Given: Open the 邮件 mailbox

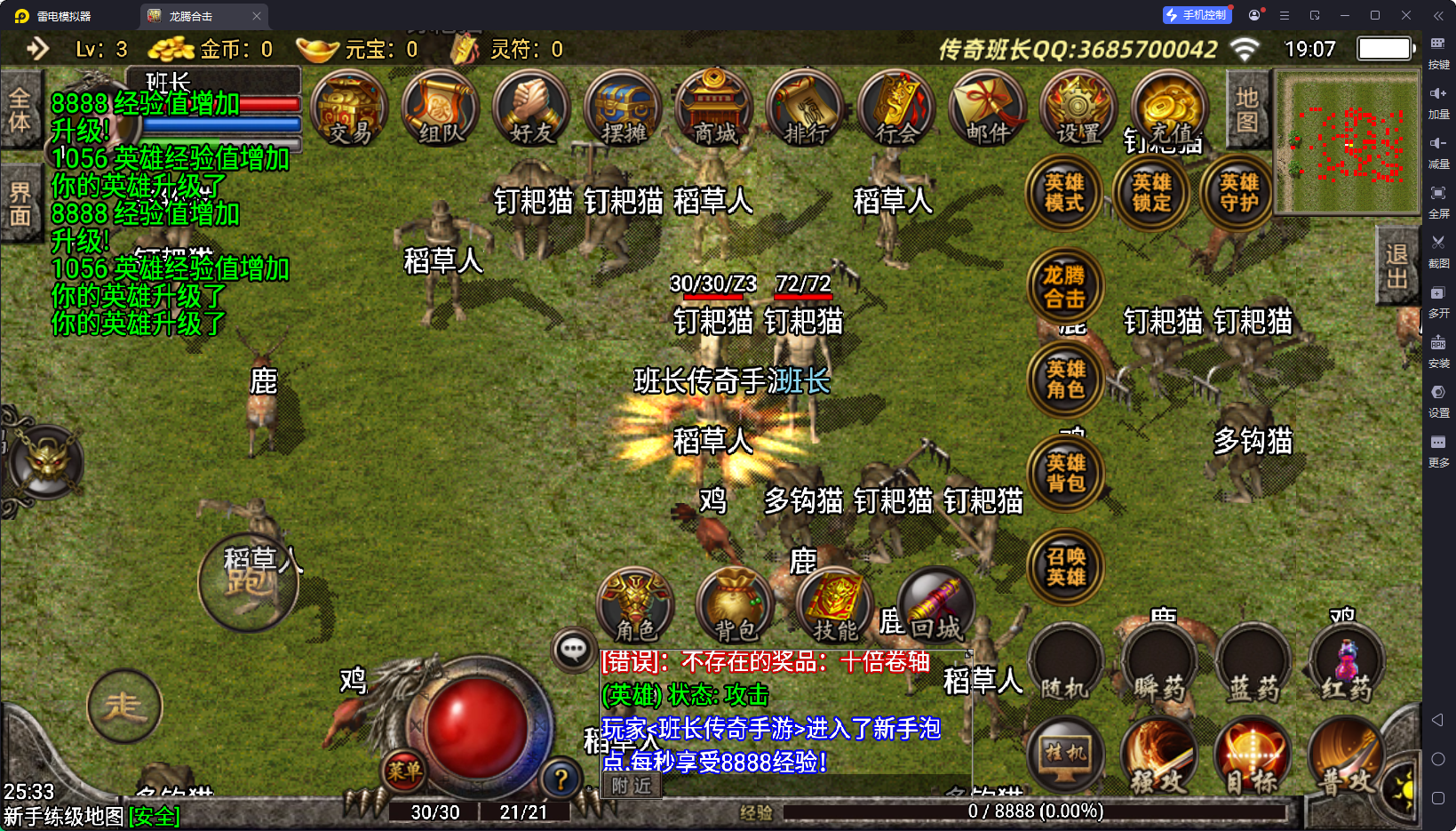Looking at the screenshot, I should click(988, 109).
